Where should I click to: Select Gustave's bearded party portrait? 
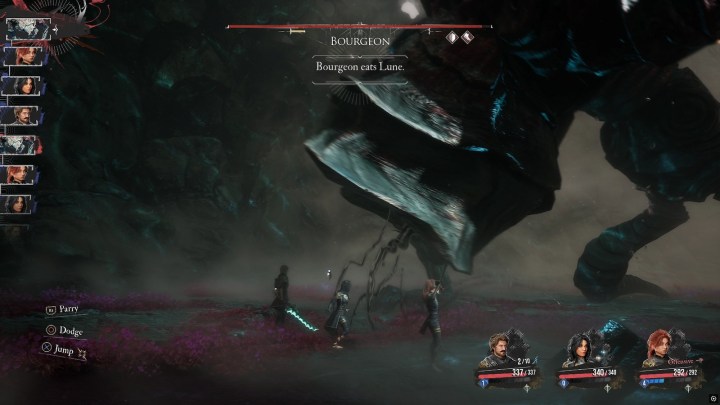click(504, 353)
